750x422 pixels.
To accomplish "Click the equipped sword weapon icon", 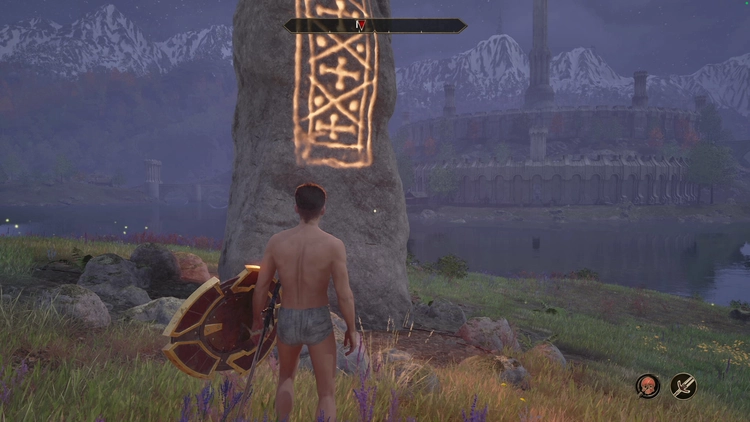I will [x=684, y=385].
